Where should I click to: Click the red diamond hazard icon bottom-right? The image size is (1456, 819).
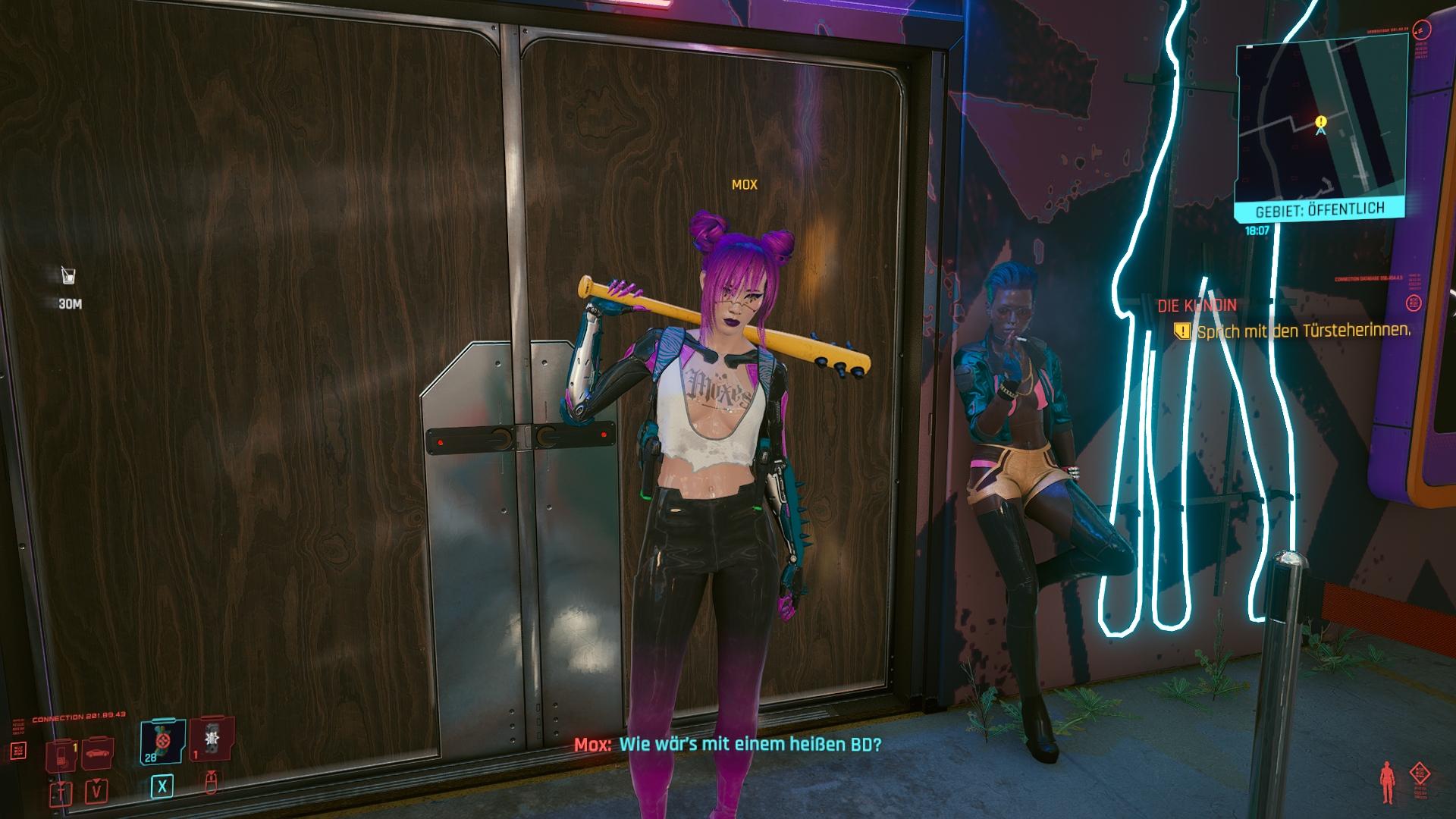(1420, 773)
